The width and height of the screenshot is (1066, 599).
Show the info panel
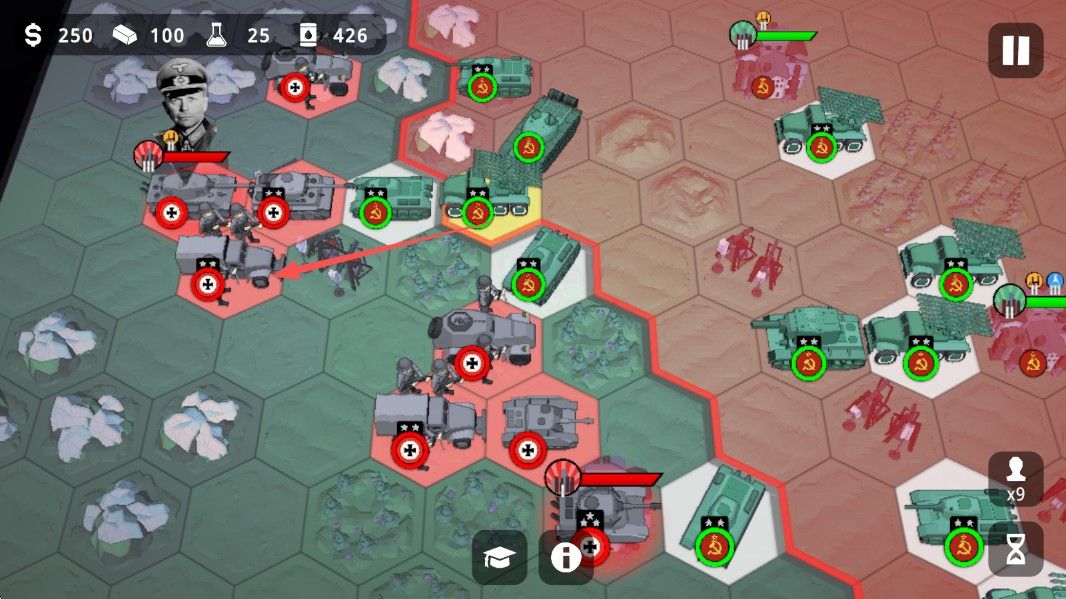coord(565,557)
